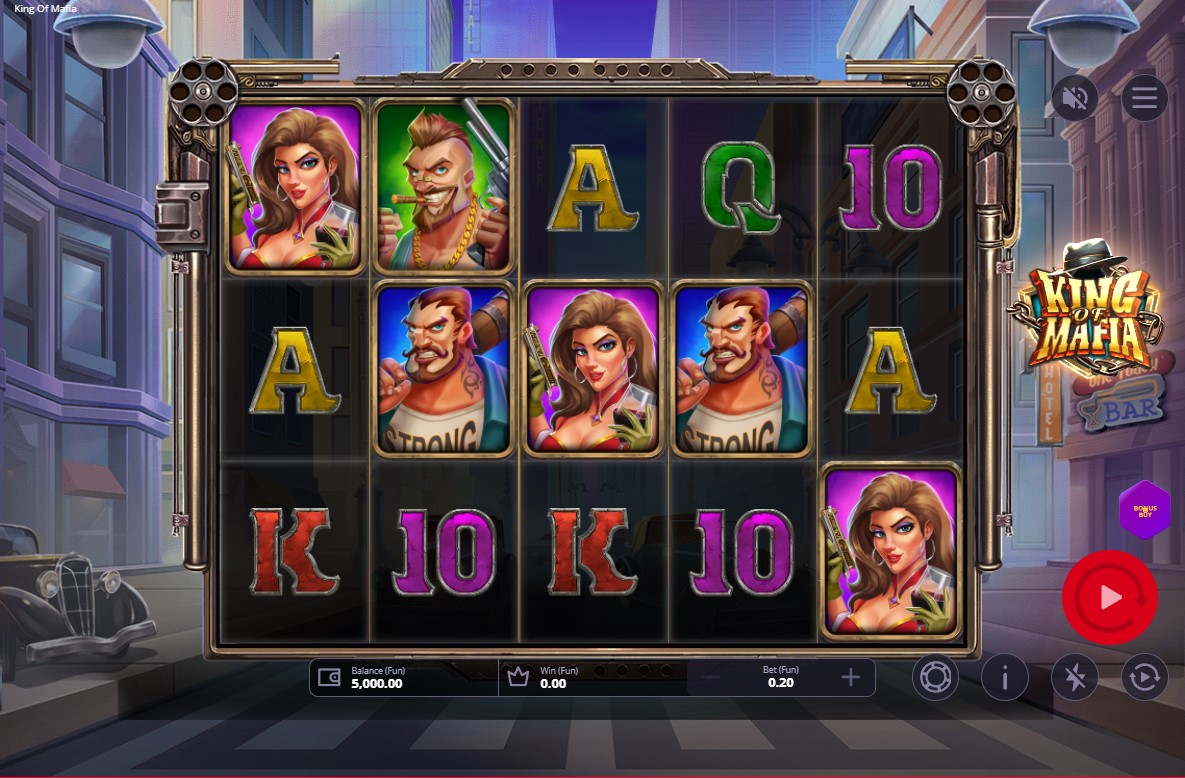Increase the bet with the plus button
The image size is (1185, 778).
[x=851, y=678]
